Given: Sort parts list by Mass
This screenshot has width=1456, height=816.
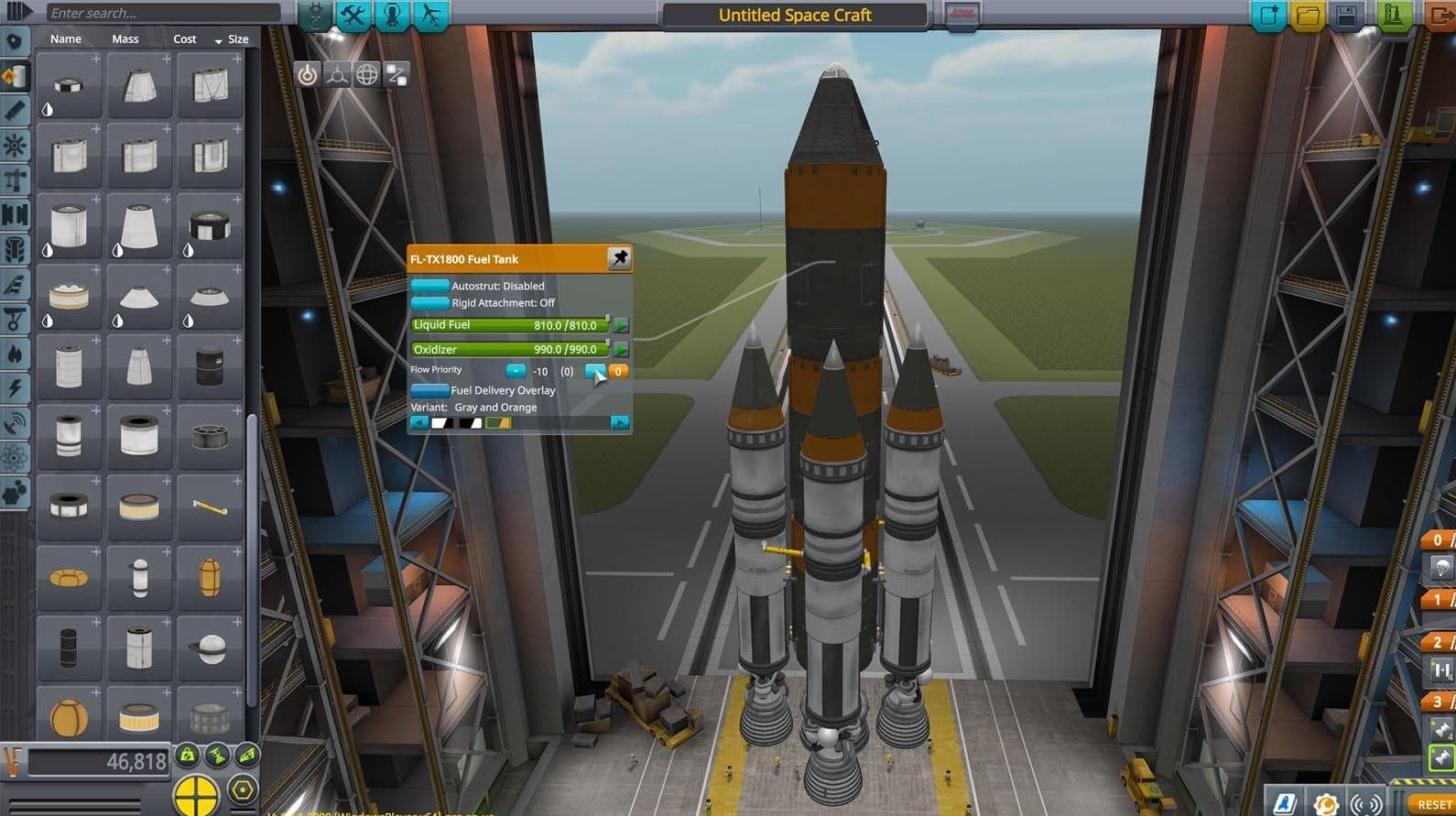Looking at the screenshot, I should 125,39.
